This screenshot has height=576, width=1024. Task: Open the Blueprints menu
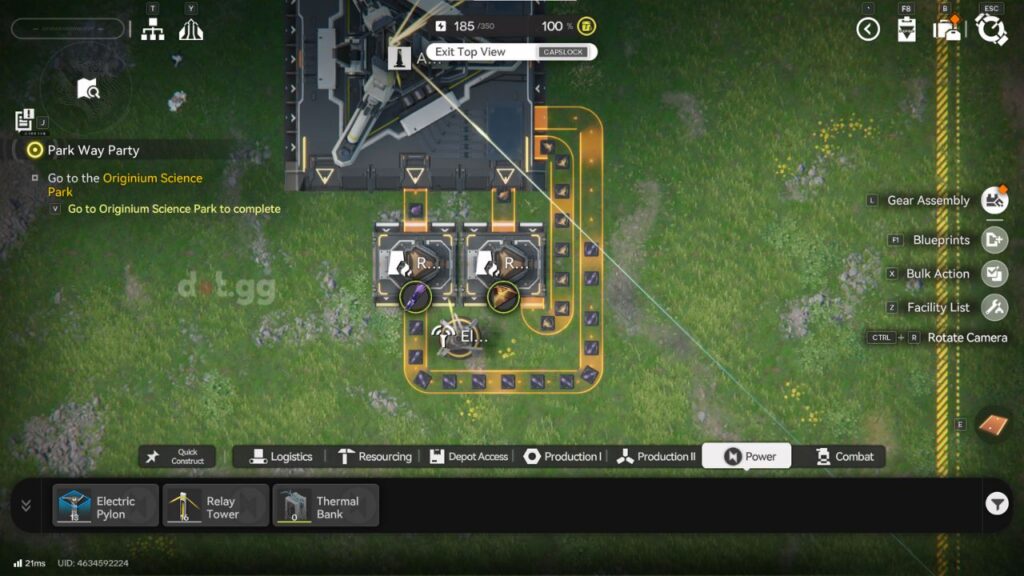(993, 240)
